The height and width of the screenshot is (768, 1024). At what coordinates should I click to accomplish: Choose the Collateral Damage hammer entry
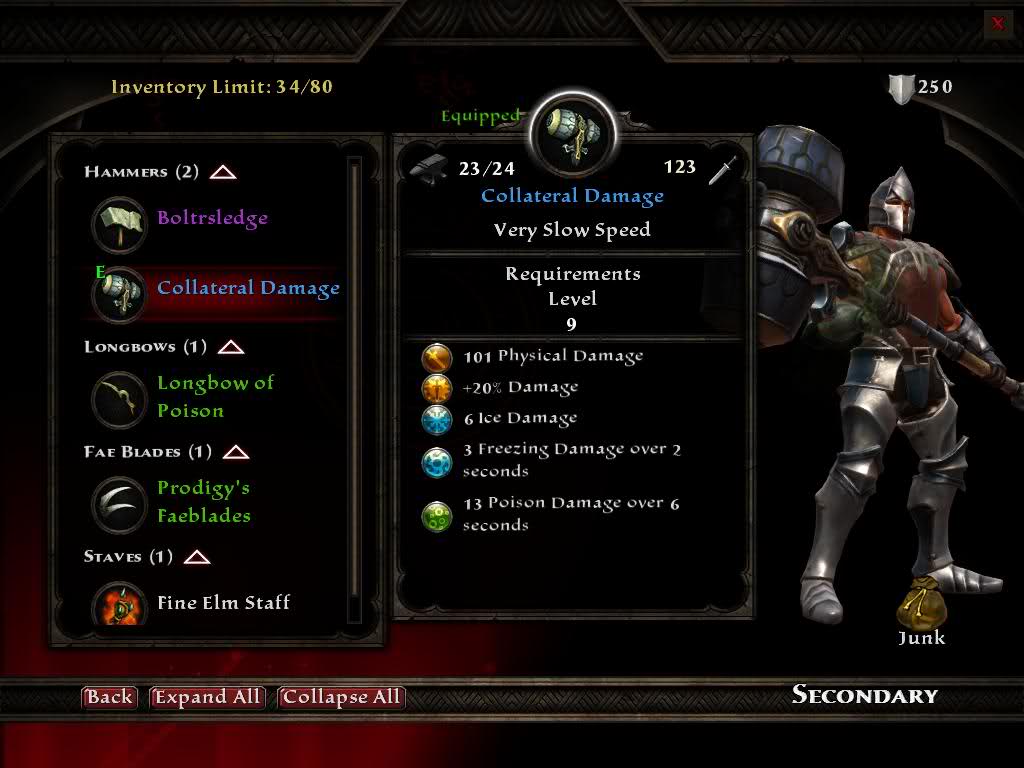248,289
